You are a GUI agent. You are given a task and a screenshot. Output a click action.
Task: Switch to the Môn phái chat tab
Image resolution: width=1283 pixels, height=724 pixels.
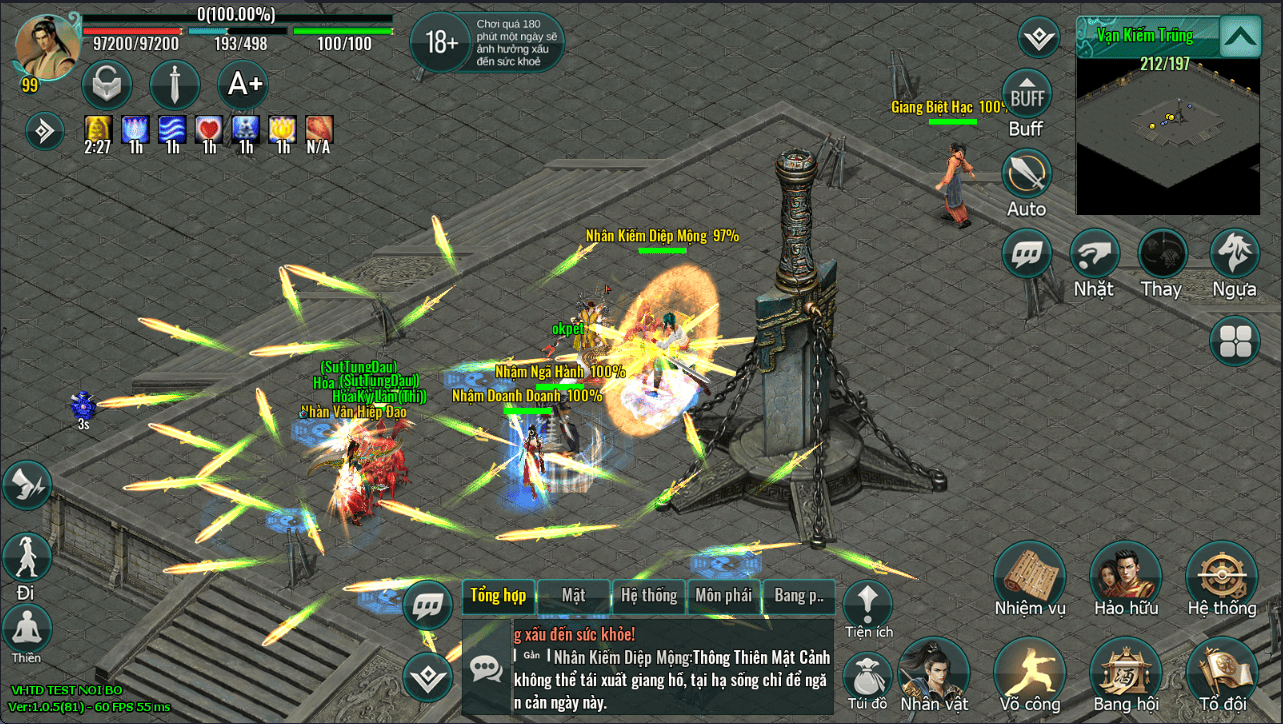coord(723,596)
